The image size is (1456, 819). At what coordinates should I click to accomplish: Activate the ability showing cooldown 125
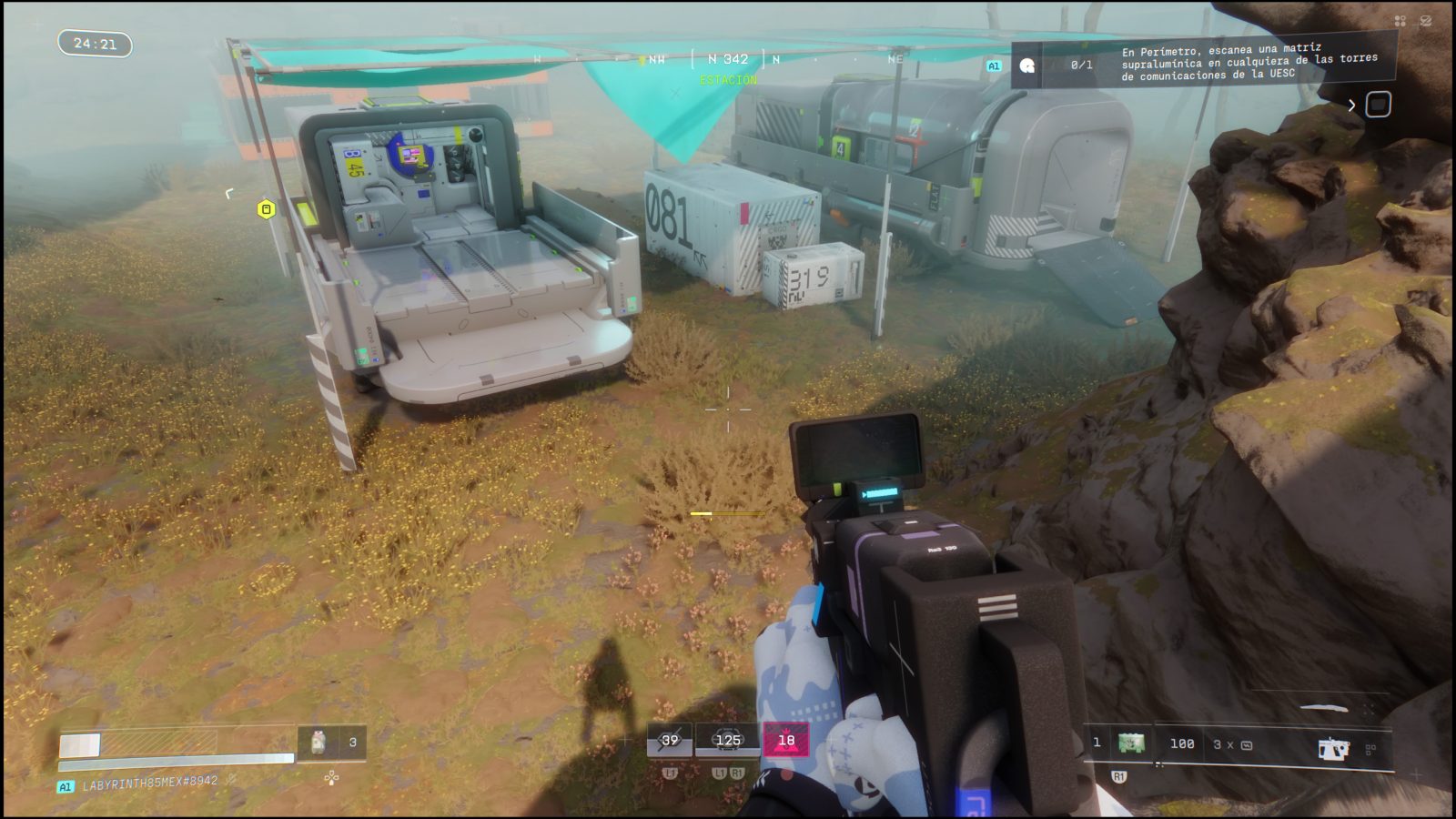[x=727, y=741]
